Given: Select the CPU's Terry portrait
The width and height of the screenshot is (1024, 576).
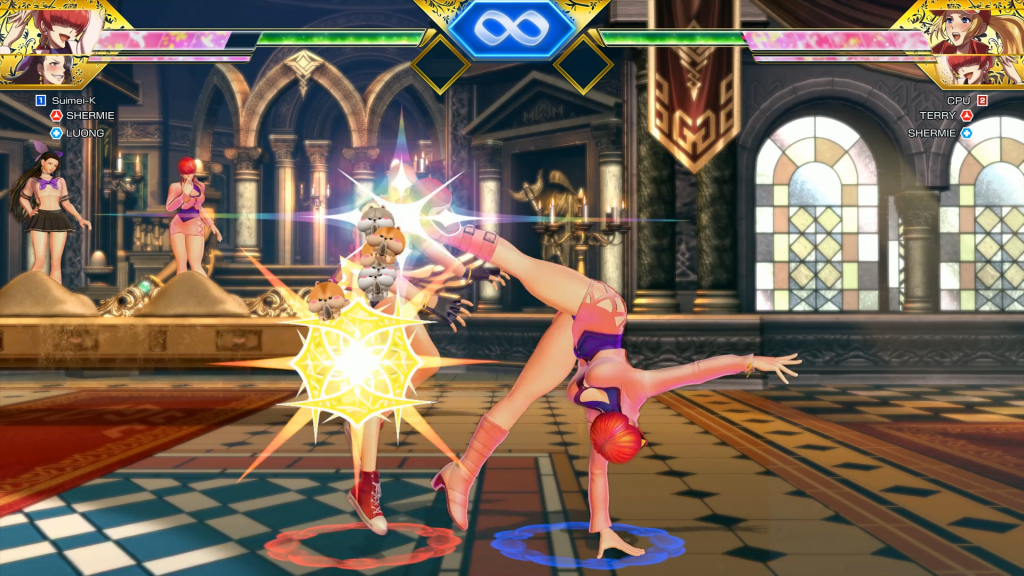Looking at the screenshot, I should pos(968,25).
